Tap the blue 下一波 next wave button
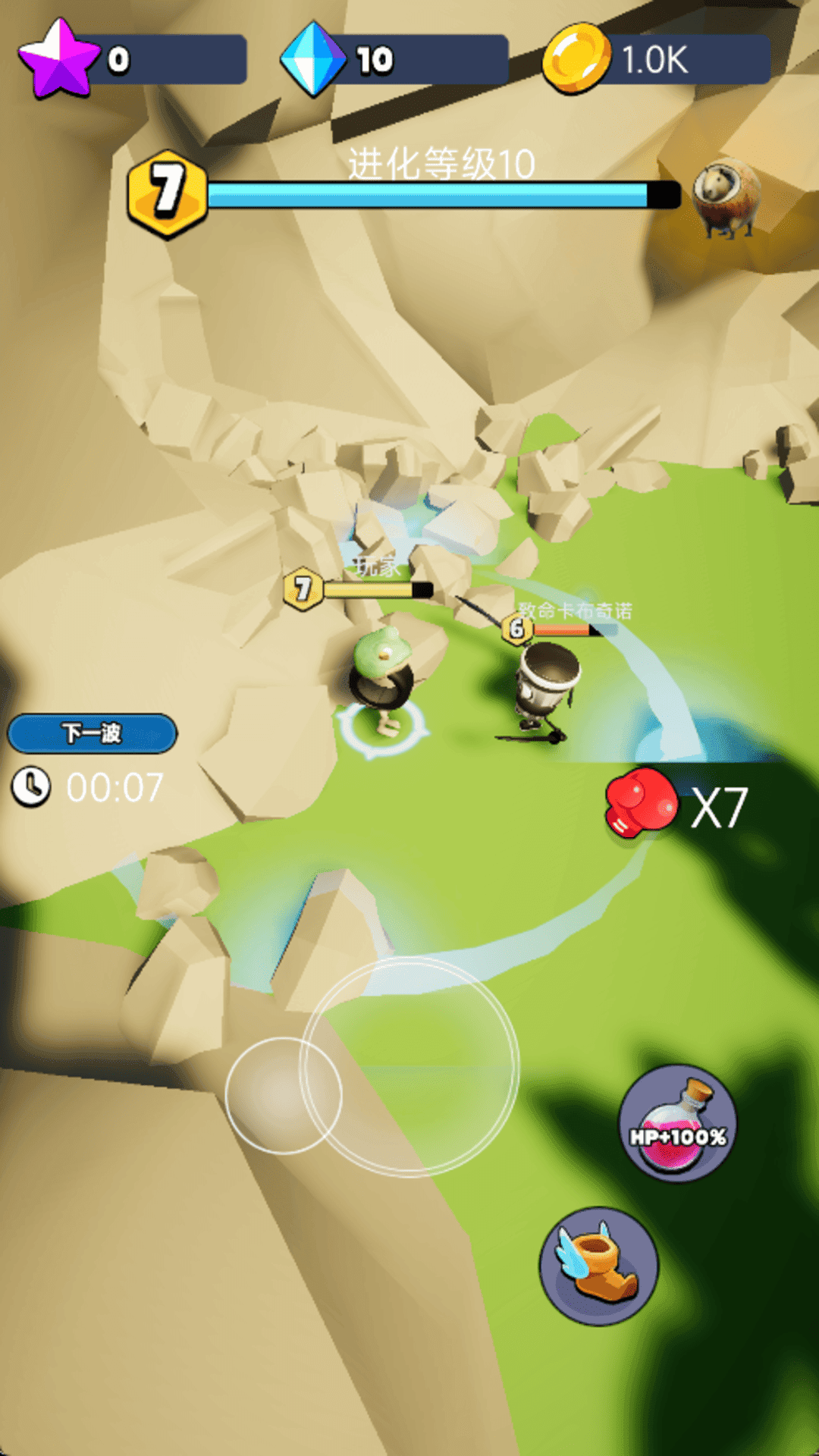Viewport: 819px width, 1456px height. coord(92,733)
